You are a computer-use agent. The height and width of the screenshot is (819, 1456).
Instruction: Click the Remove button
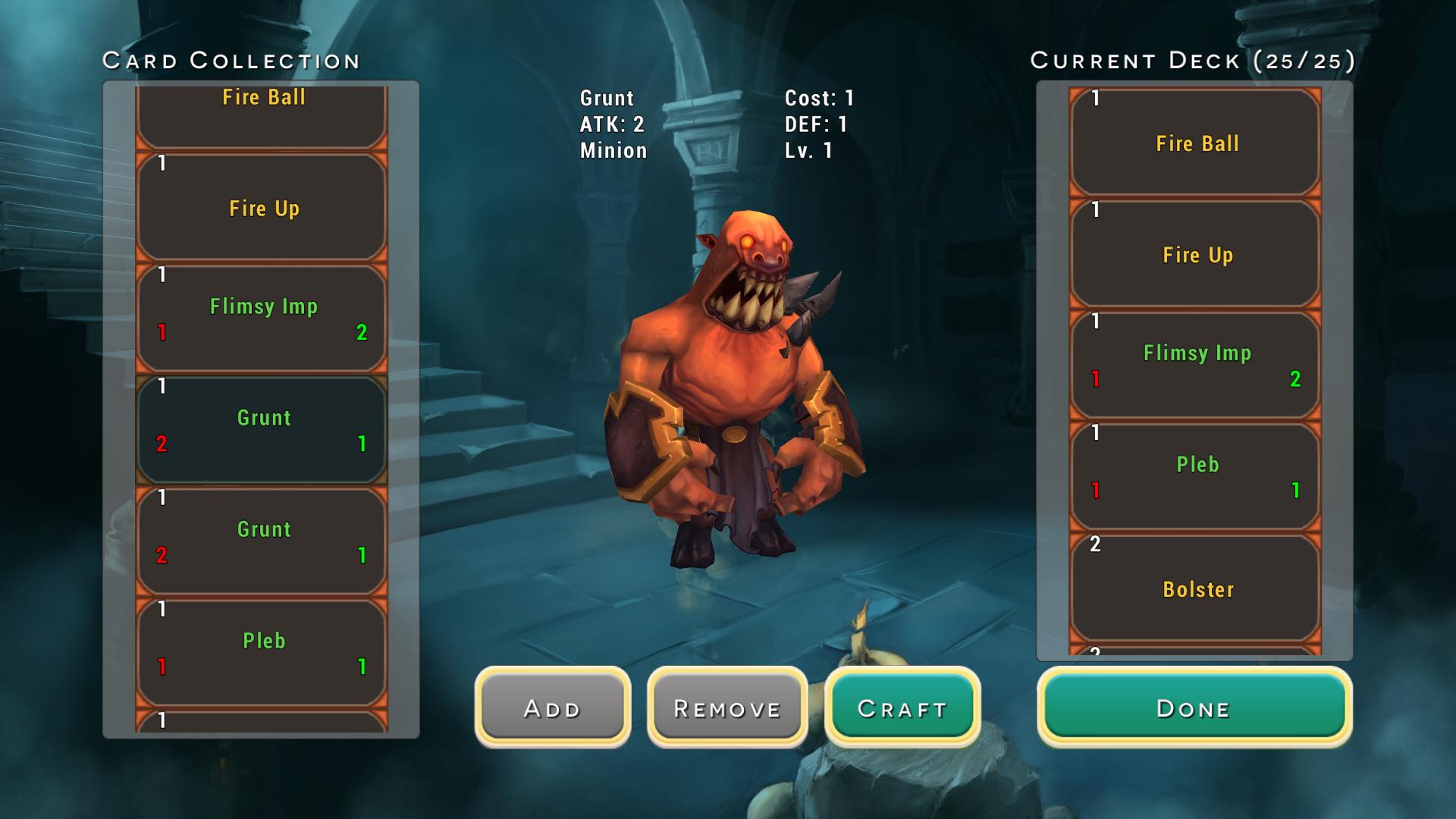726,708
